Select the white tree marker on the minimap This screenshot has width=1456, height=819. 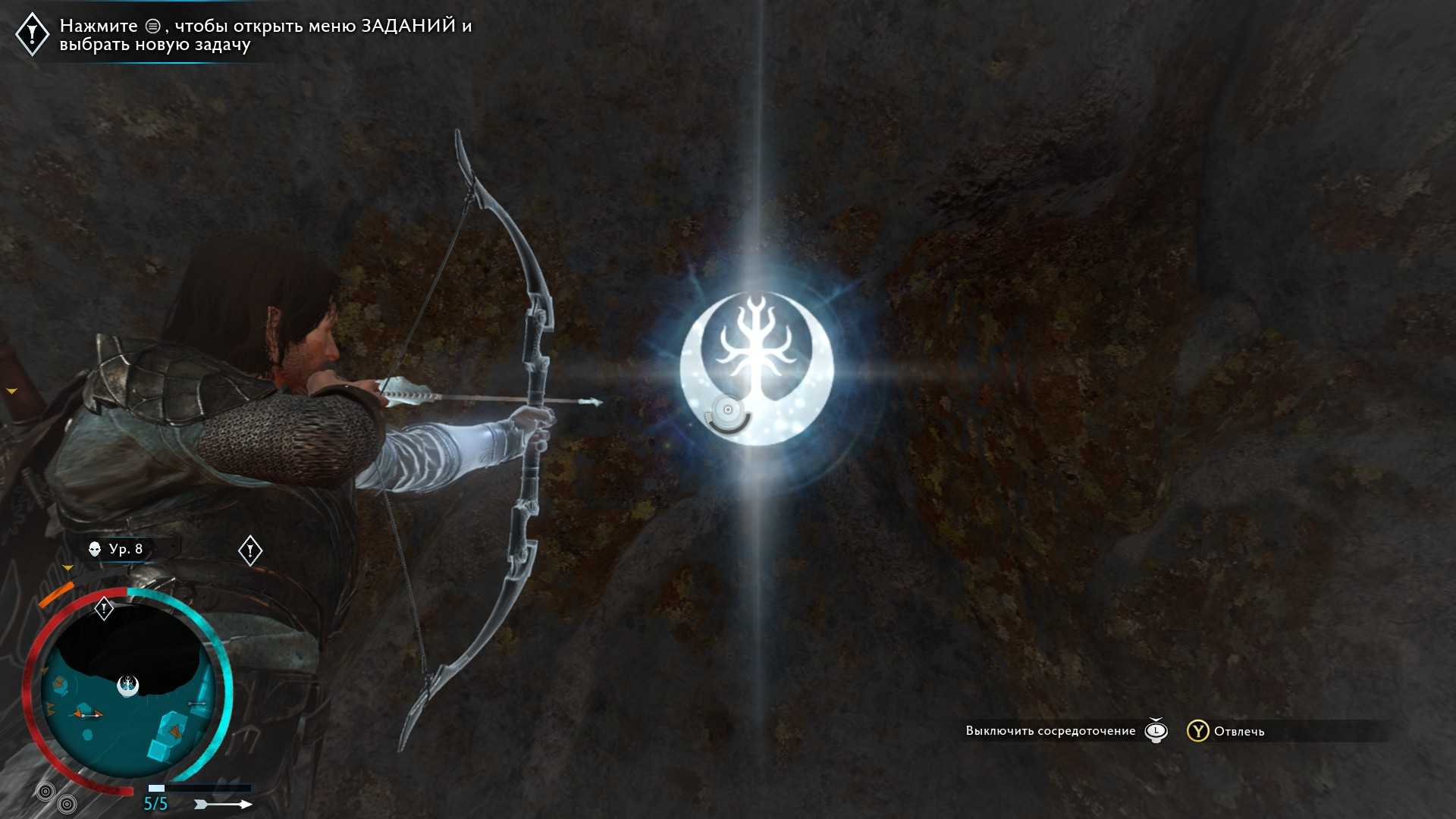(x=128, y=686)
